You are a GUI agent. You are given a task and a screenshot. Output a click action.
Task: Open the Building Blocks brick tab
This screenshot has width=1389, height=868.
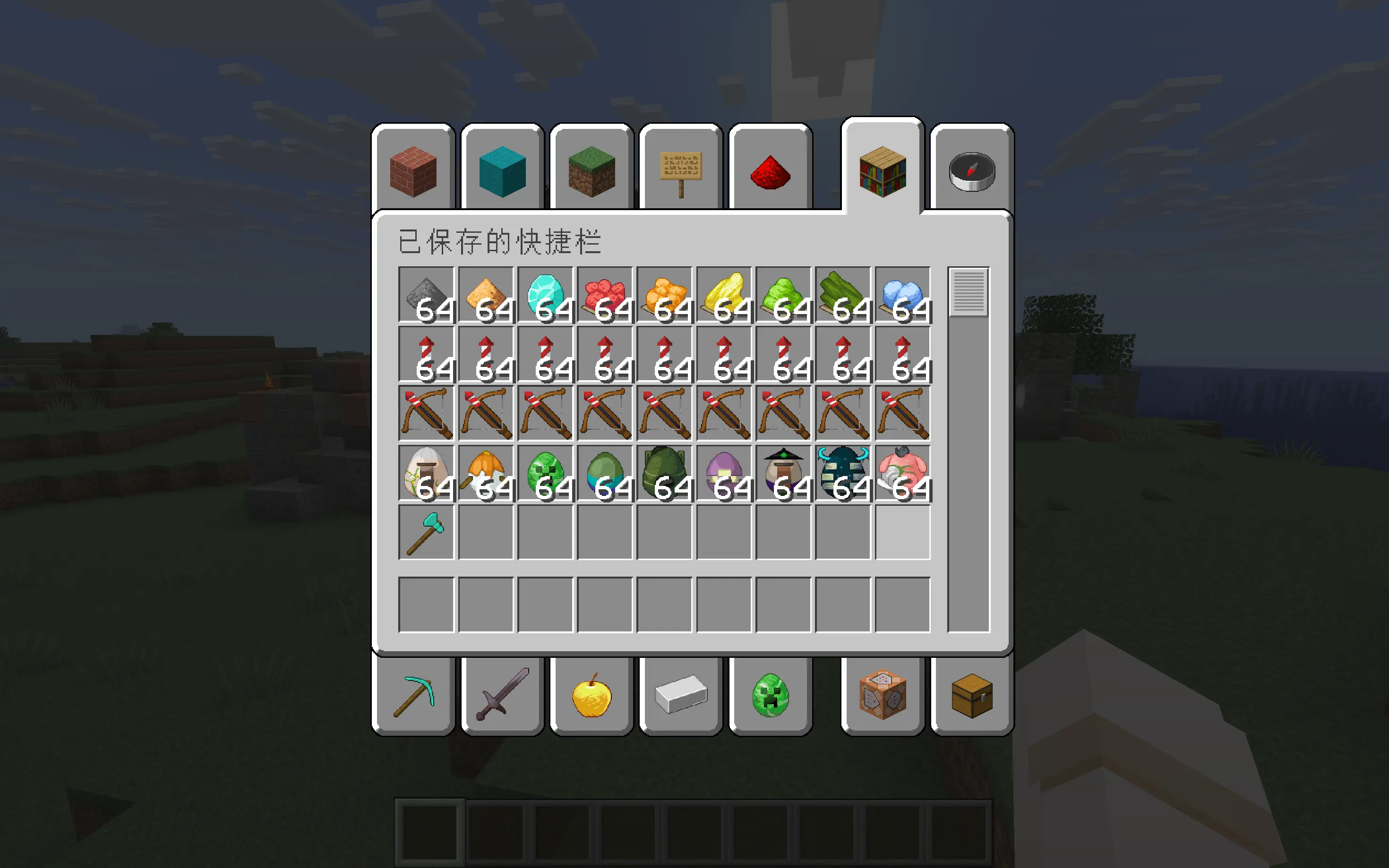click(413, 170)
